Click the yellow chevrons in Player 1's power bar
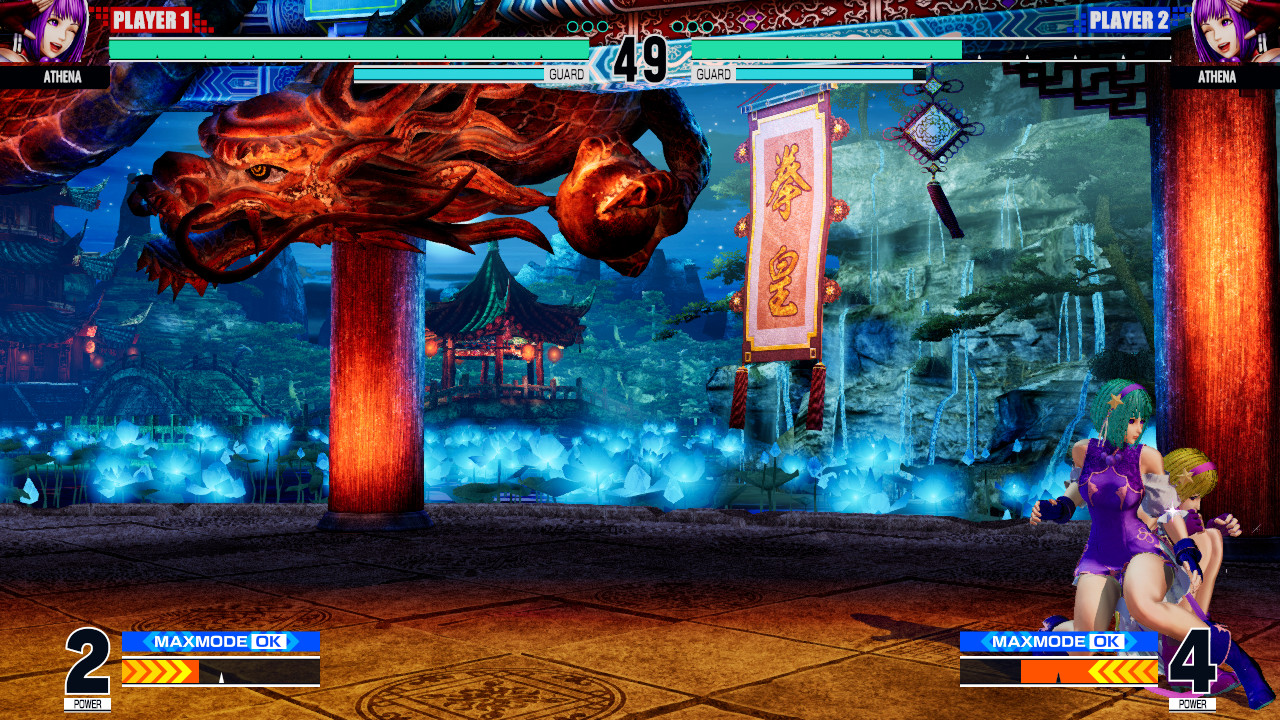The width and height of the screenshot is (1280, 720). 158,671
